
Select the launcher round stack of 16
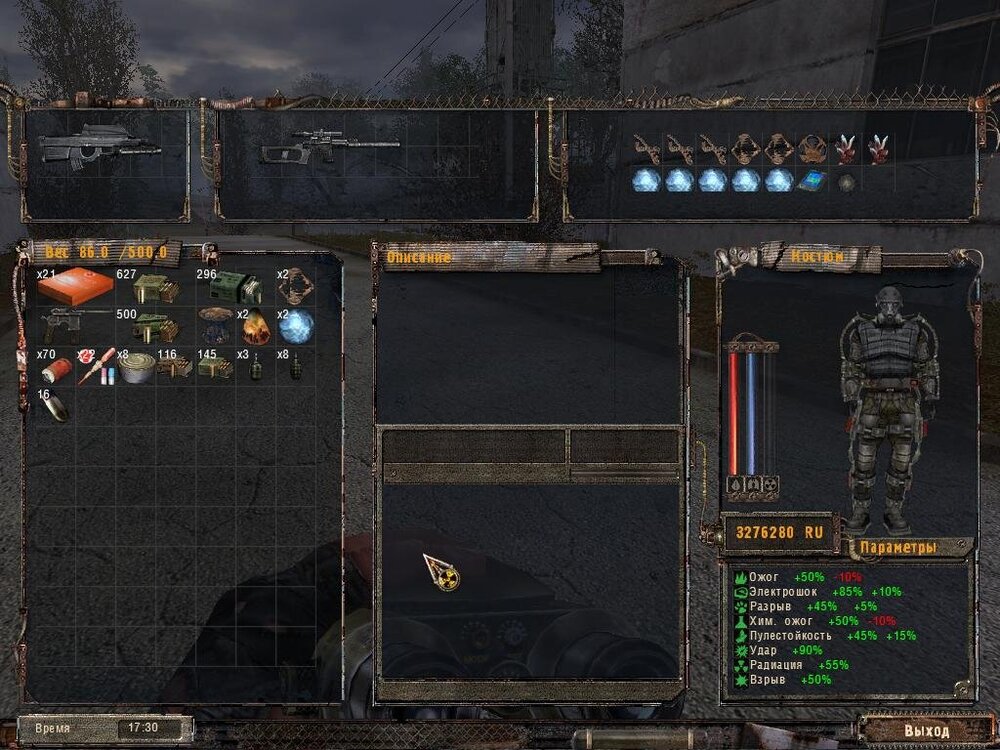coord(56,407)
